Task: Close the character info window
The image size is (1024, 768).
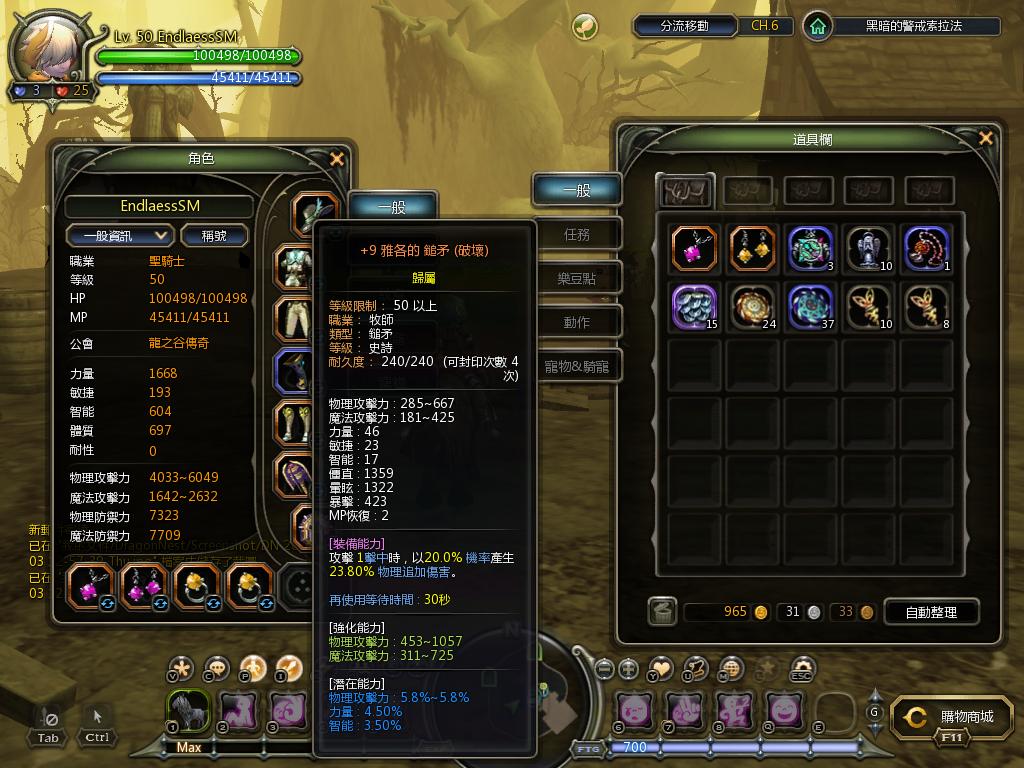Action: tap(337, 159)
